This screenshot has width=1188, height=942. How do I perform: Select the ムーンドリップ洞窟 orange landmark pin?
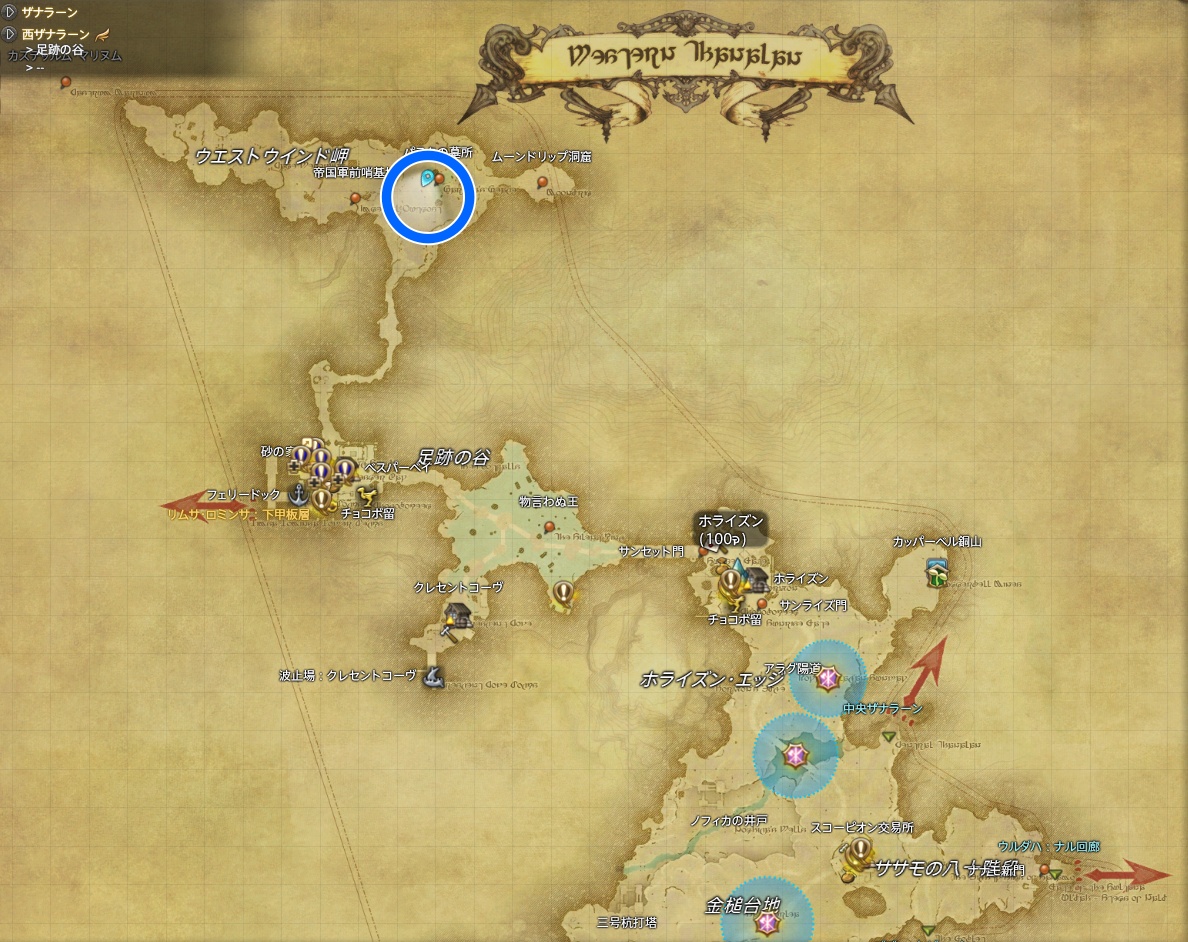point(543,183)
